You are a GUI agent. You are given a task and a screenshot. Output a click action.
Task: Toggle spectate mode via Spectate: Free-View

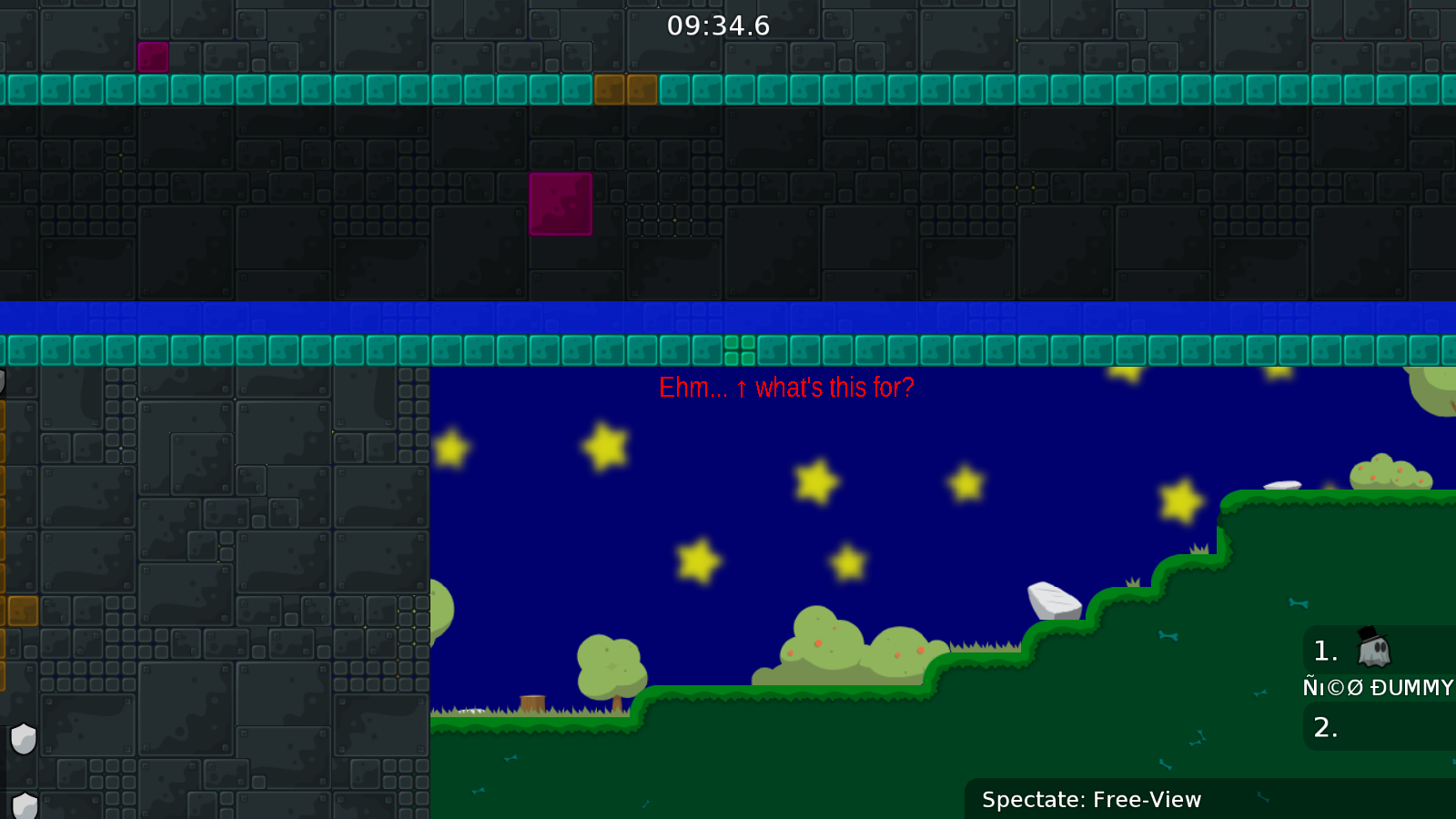tap(1091, 800)
